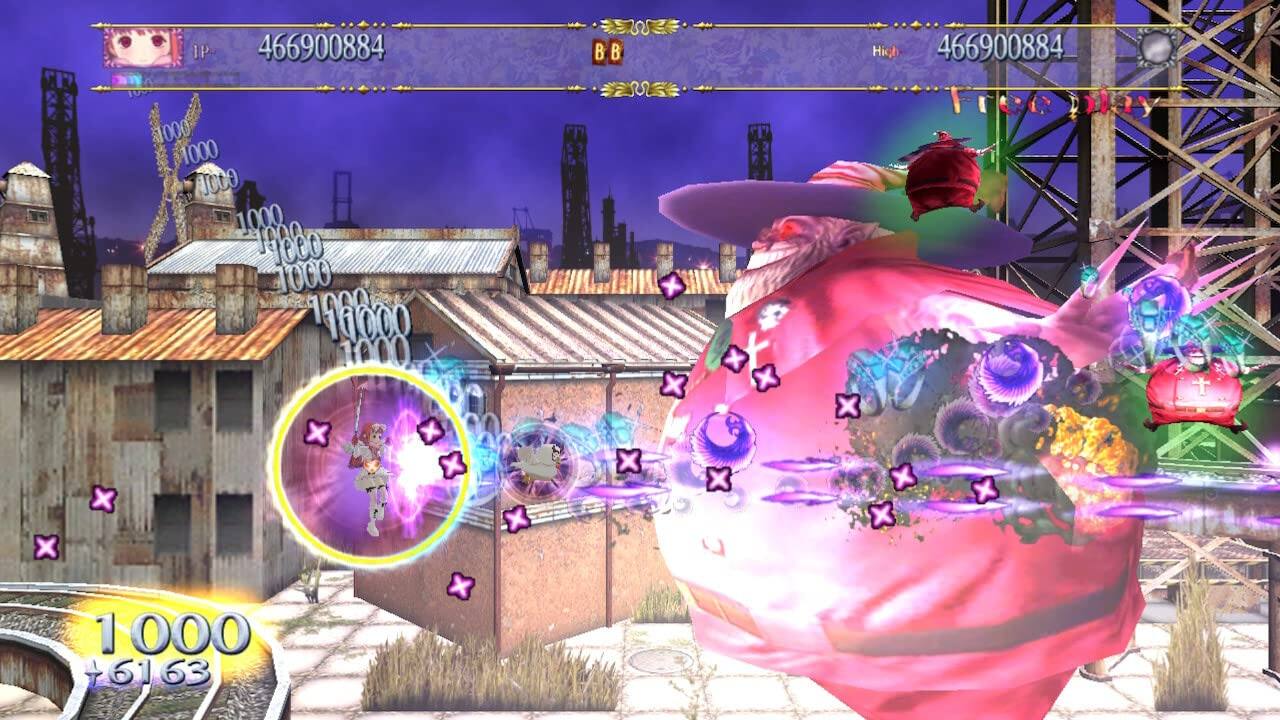
Task: Click the pink-haired character portrait
Action: click(x=143, y=47)
